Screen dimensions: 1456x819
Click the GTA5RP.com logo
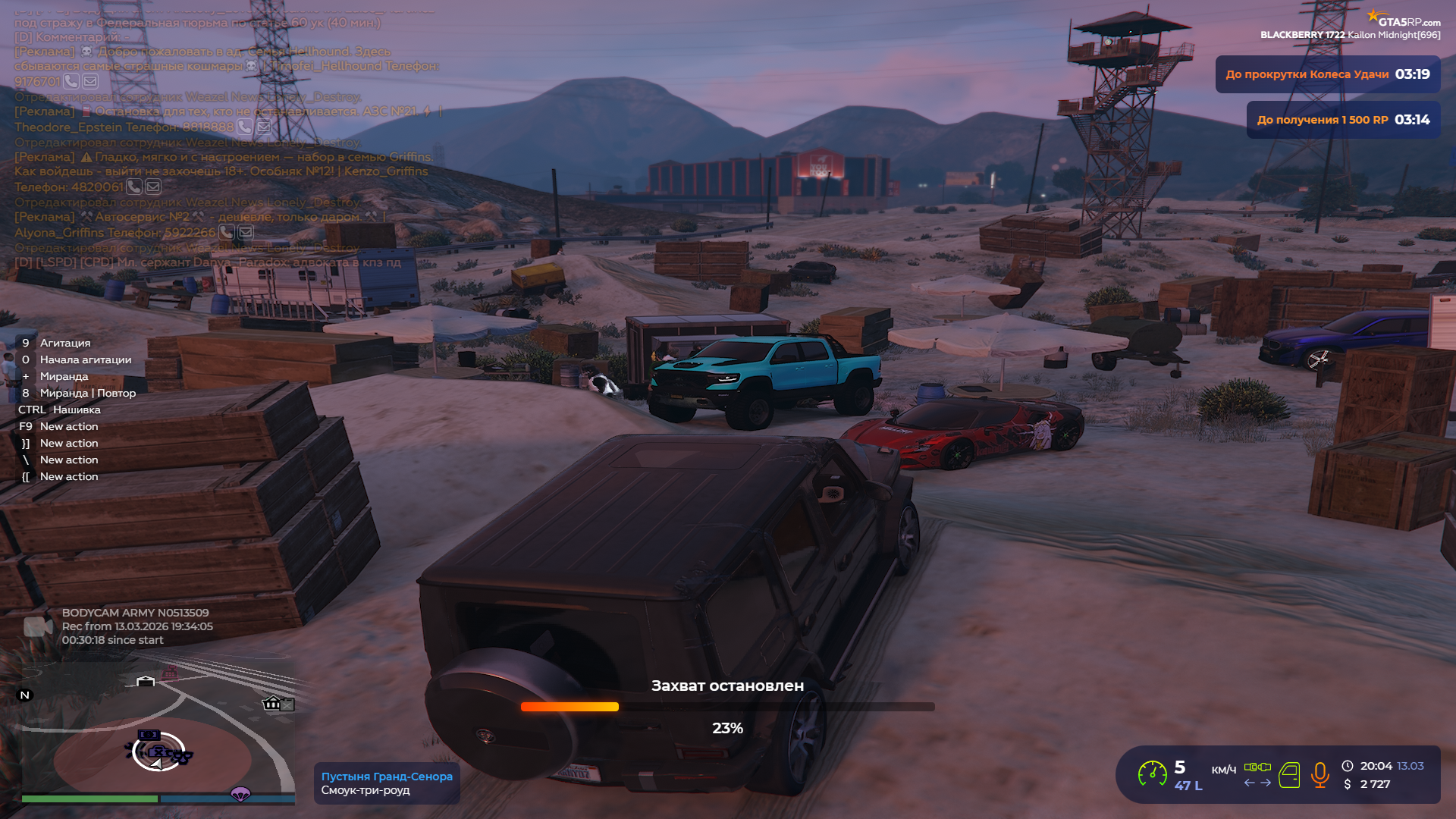click(1403, 20)
